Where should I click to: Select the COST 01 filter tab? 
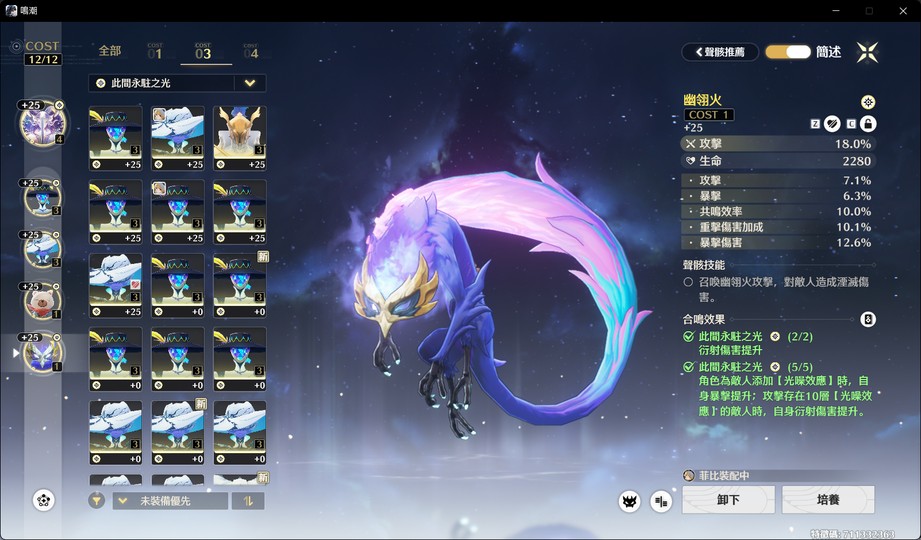click(x=155, y=50)
